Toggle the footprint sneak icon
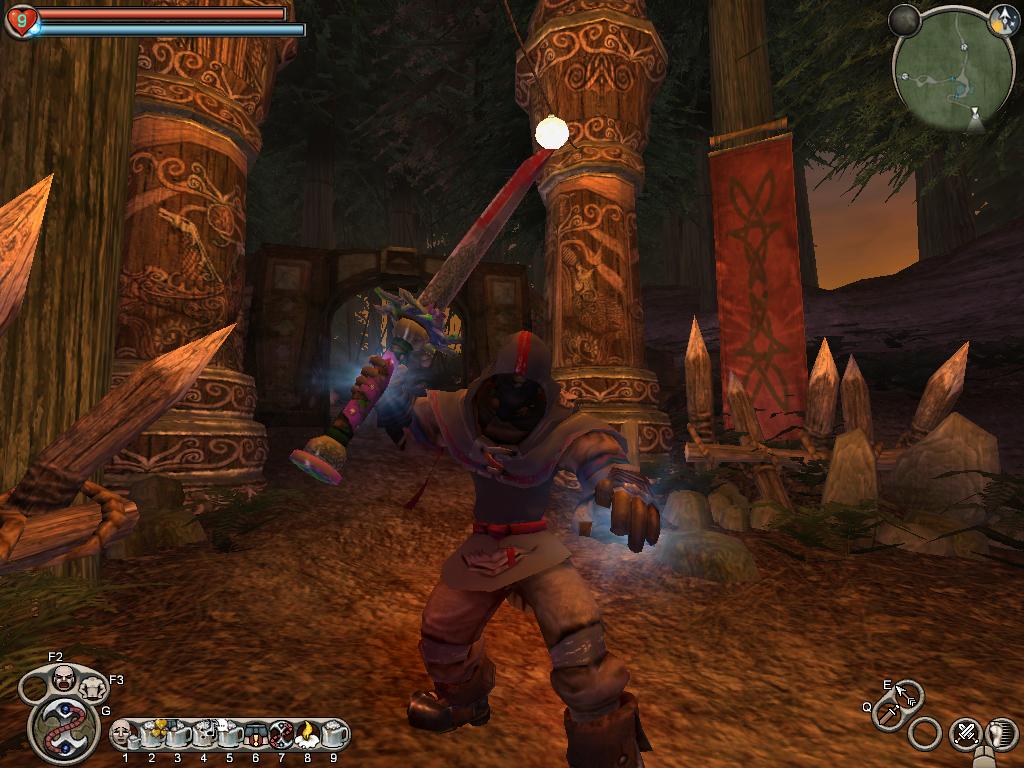 click(1002, 733)
